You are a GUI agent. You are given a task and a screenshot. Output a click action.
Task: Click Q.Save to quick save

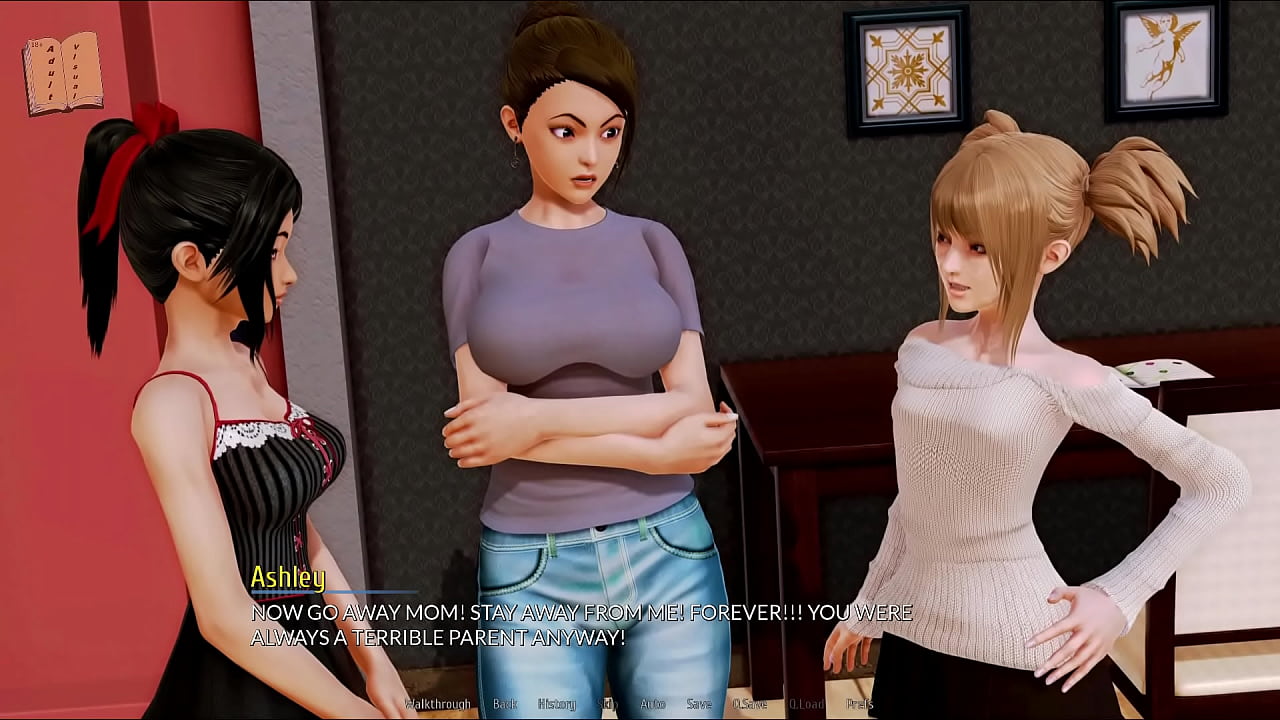(x=750, y=704)
